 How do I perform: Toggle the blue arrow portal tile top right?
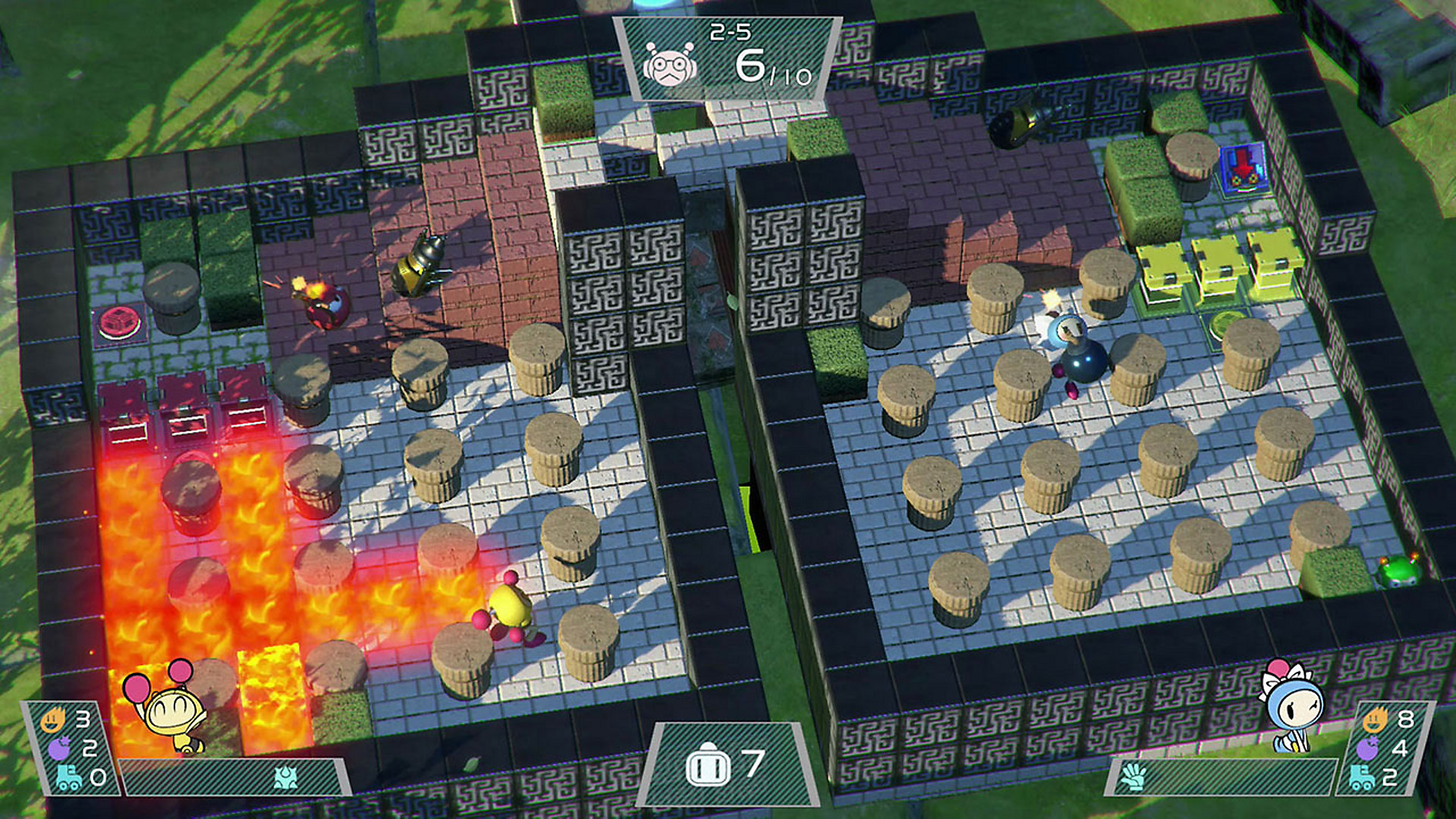(x=1243, y=168)
